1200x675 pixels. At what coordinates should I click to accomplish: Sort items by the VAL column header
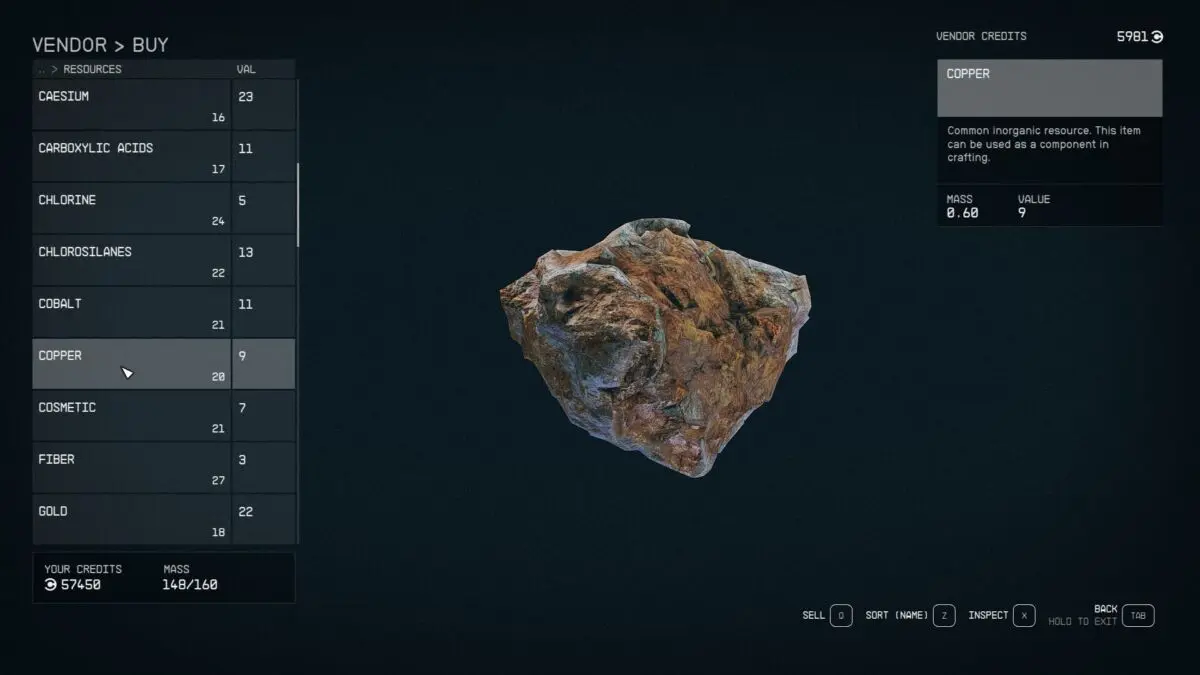[x=246, y=70]
